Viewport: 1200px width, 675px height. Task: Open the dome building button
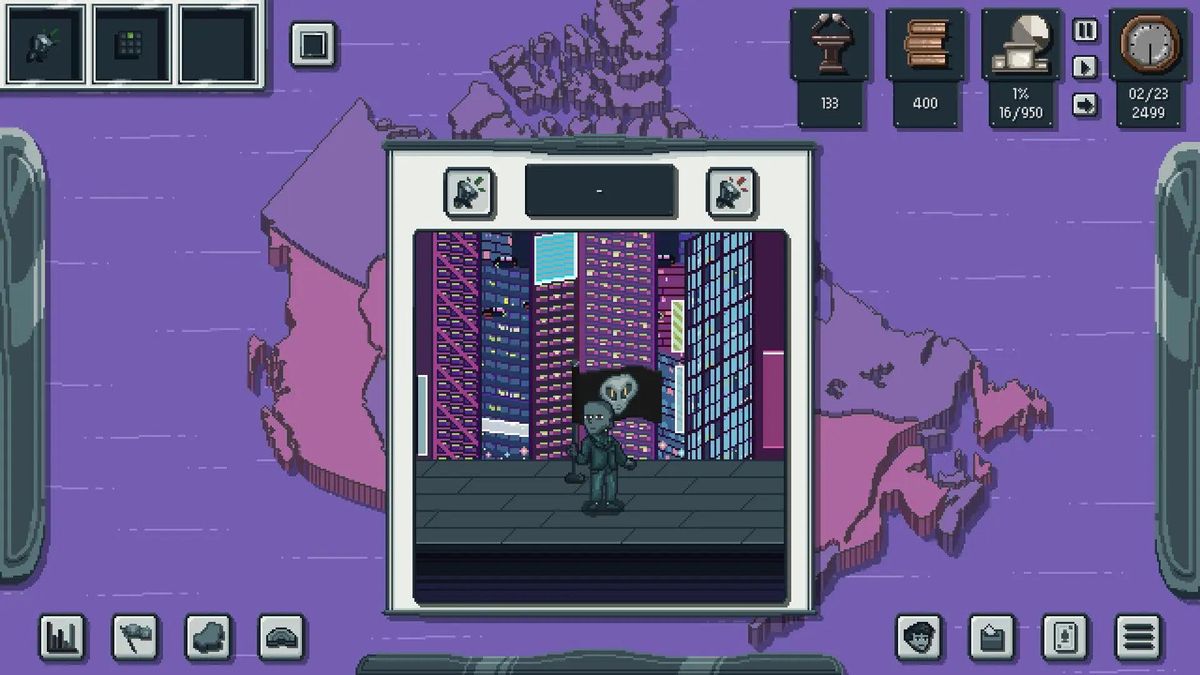282,637
